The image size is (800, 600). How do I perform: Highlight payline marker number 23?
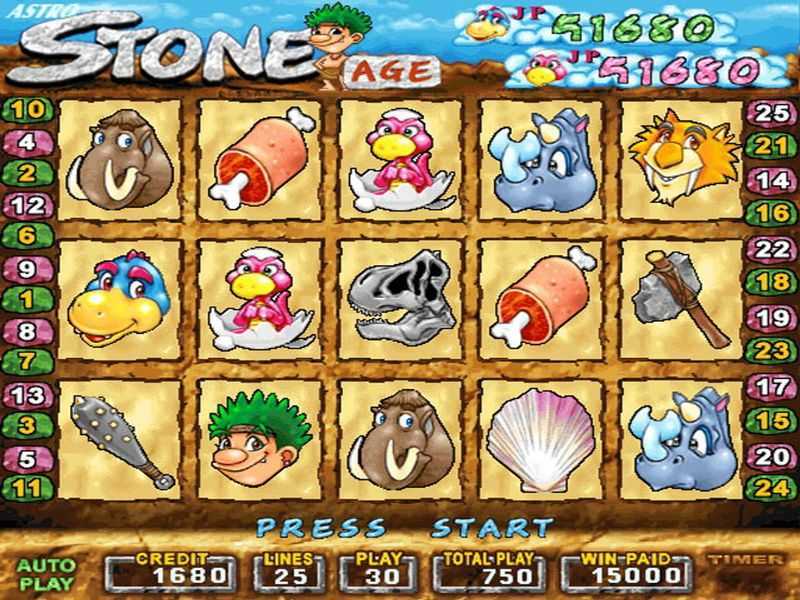pos(771,351)
